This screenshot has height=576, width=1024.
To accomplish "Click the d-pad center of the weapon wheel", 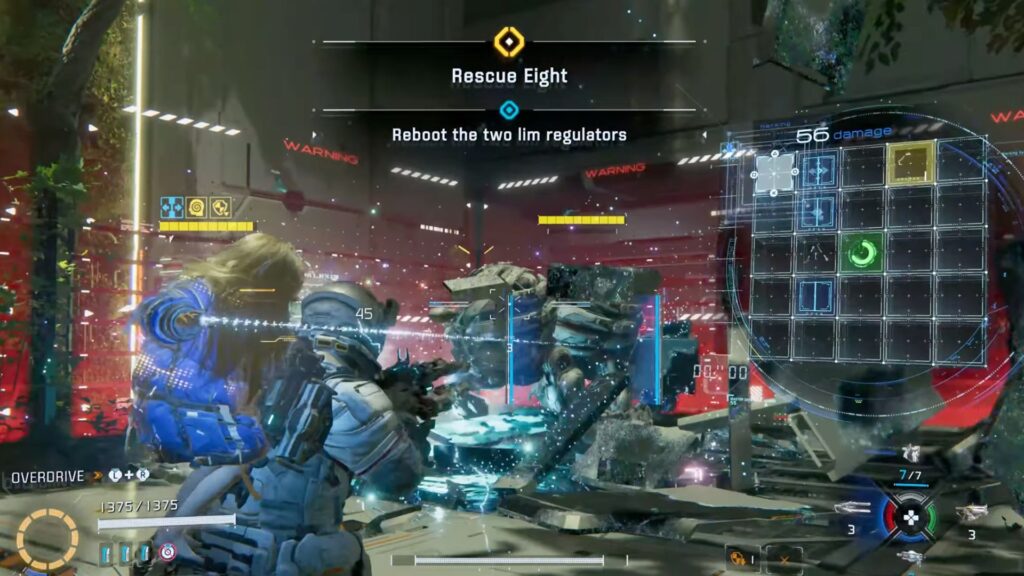I will (x=910, y=518).
